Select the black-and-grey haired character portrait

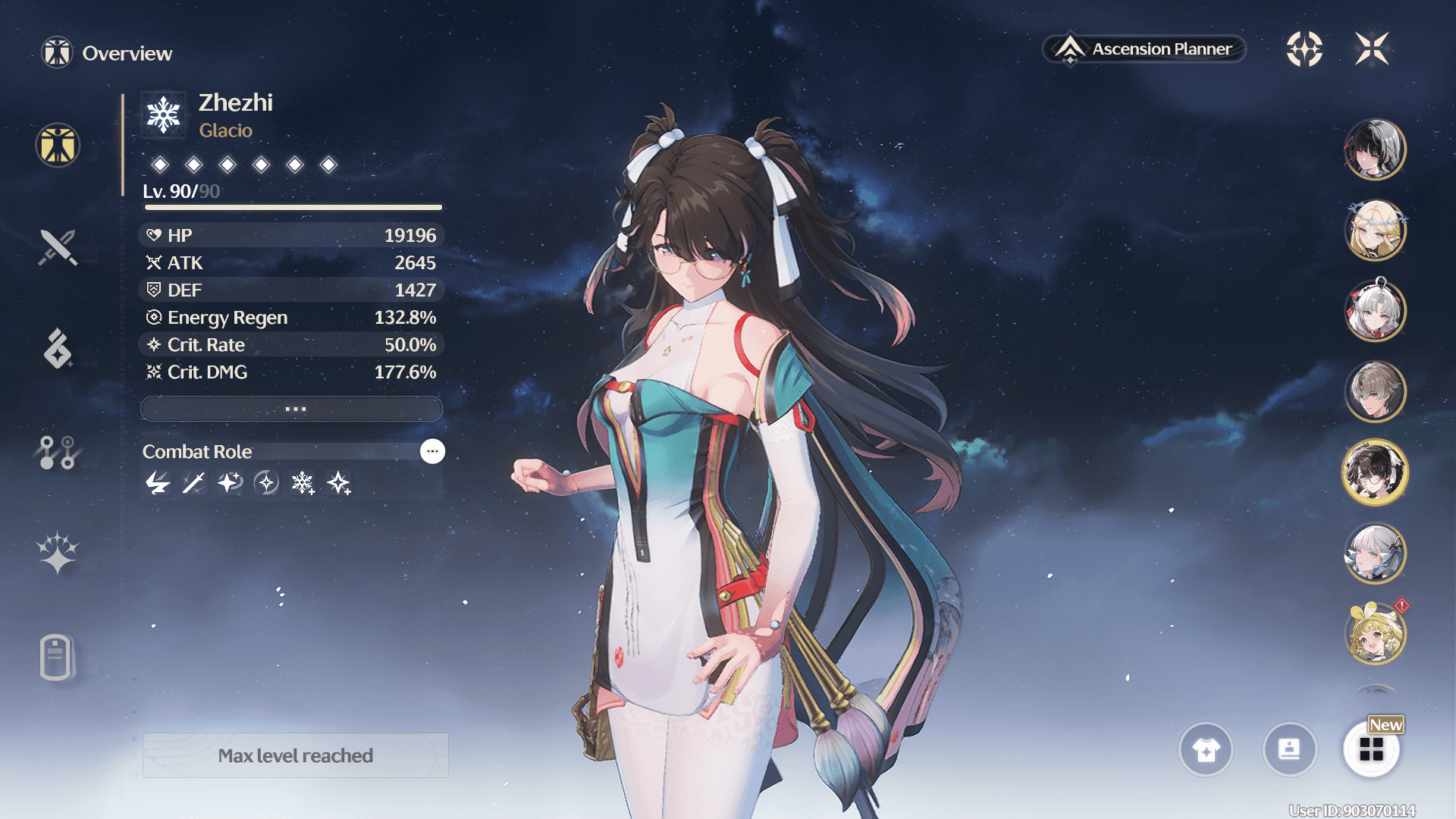[x=1375, y=149]
